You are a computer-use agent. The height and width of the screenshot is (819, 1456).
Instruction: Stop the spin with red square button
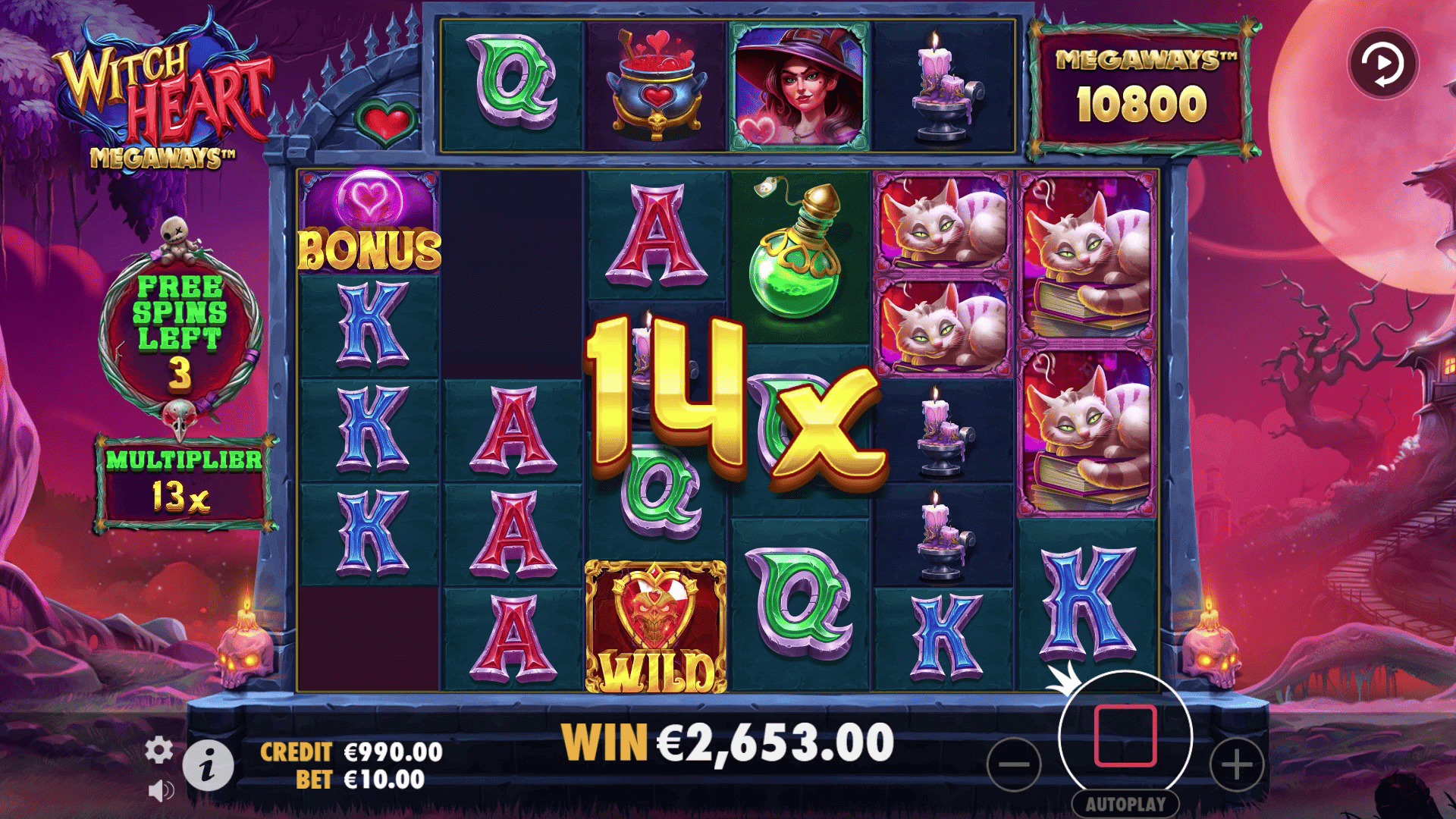point(1125,736)
